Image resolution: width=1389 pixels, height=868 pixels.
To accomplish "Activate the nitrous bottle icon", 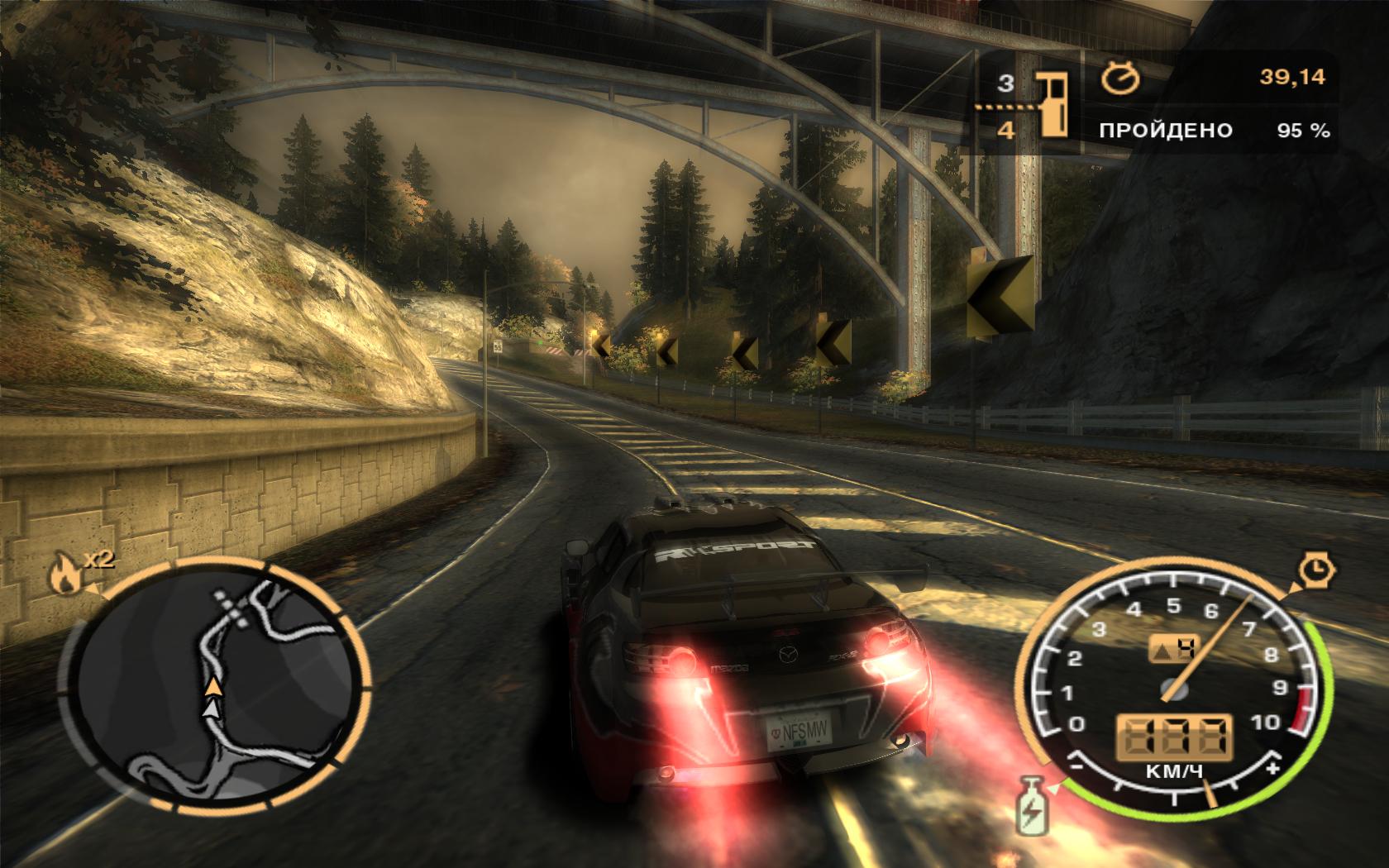I will (1030, 804).
